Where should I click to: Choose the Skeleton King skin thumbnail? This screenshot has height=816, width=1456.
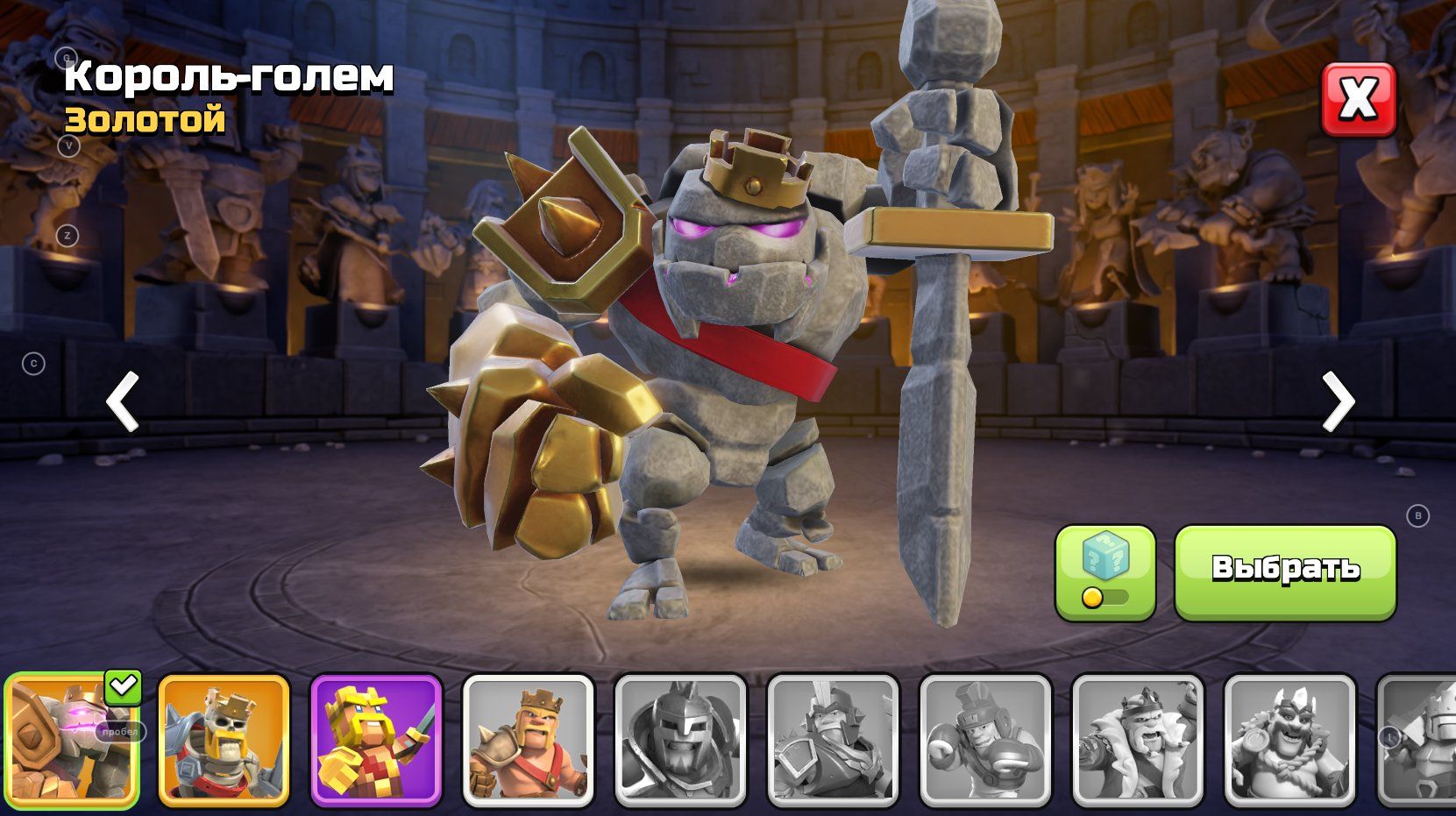[224, 740]
